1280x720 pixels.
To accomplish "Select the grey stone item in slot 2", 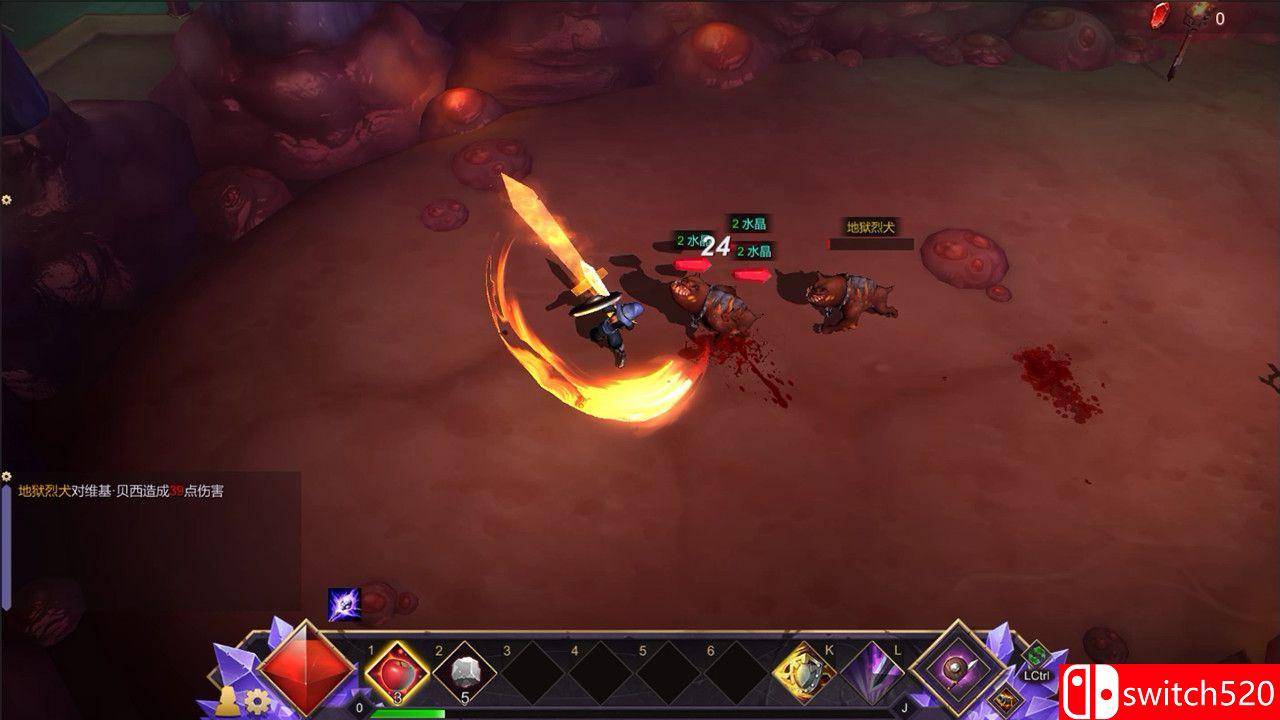I will (464, 672).
